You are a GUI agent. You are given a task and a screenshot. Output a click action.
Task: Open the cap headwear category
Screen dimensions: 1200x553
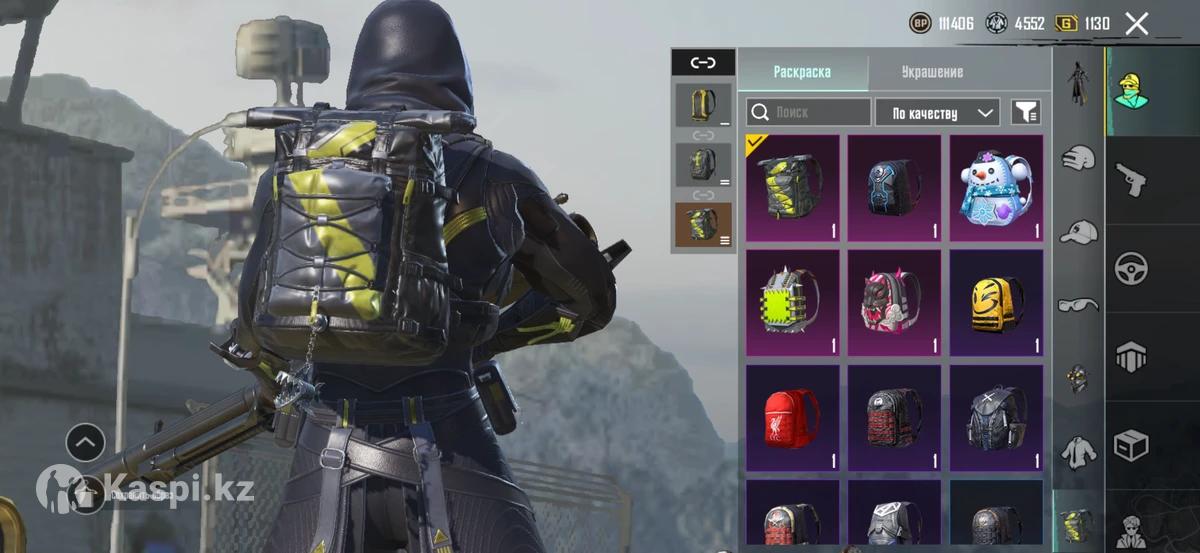pyautogui.click(x=1078, y=232)
